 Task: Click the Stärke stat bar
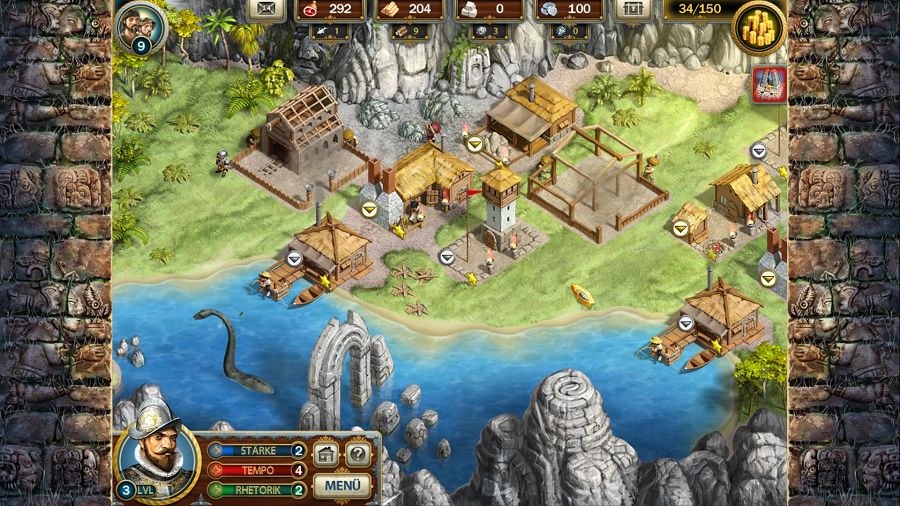click(x=257, y=450)
